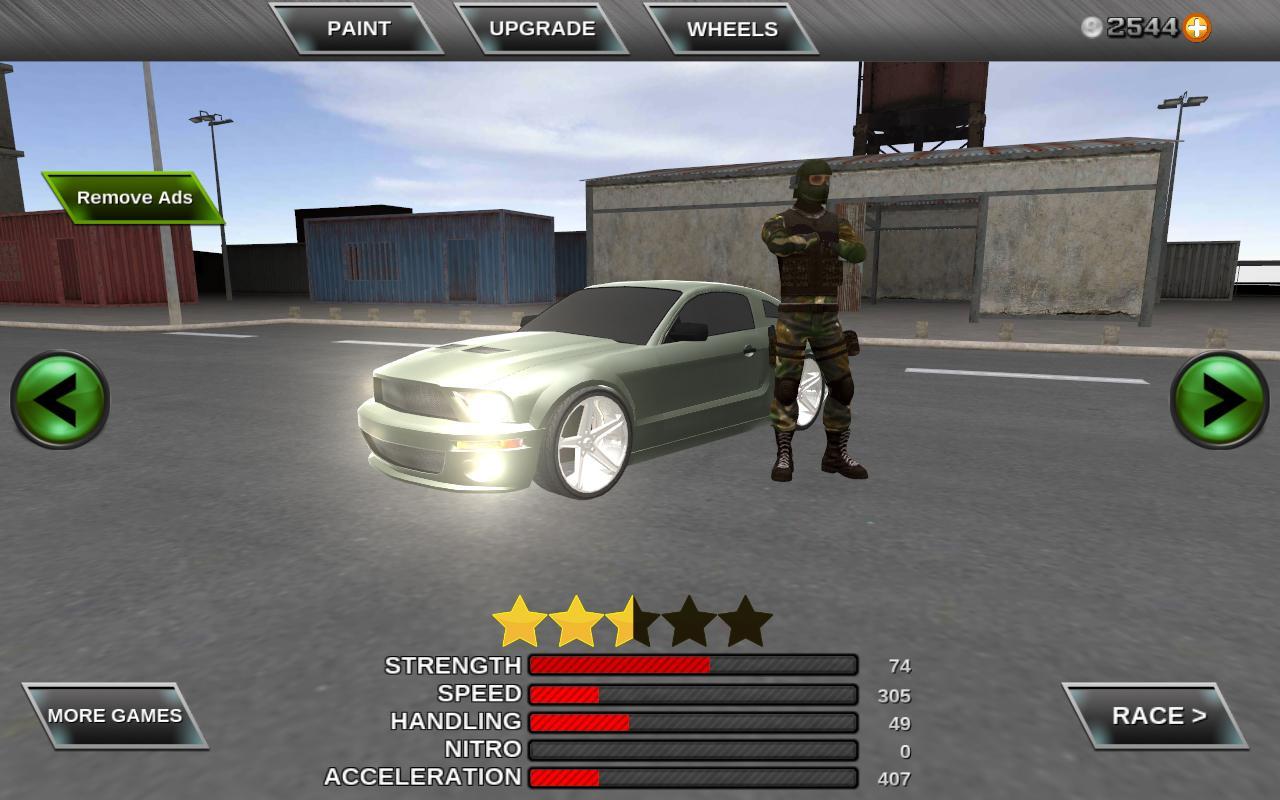Click the SPEED stat bar
1280x800 pixels.
pyautogui.click(x=693, y=694)
